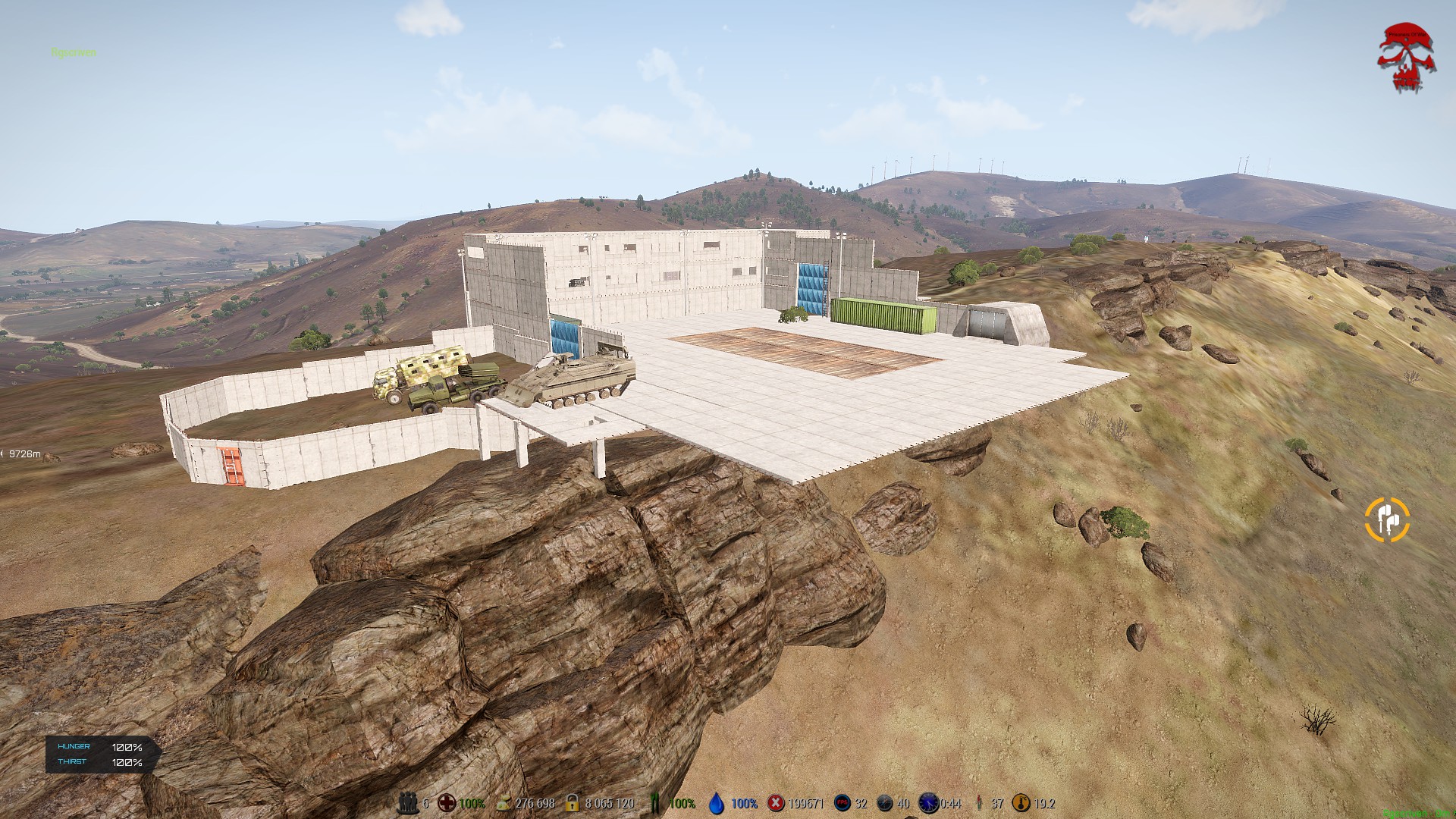1456x819 pixels.
Task: Click the blue clock restart timer icon
Action: pyautogui.click(x=928, y=803)
